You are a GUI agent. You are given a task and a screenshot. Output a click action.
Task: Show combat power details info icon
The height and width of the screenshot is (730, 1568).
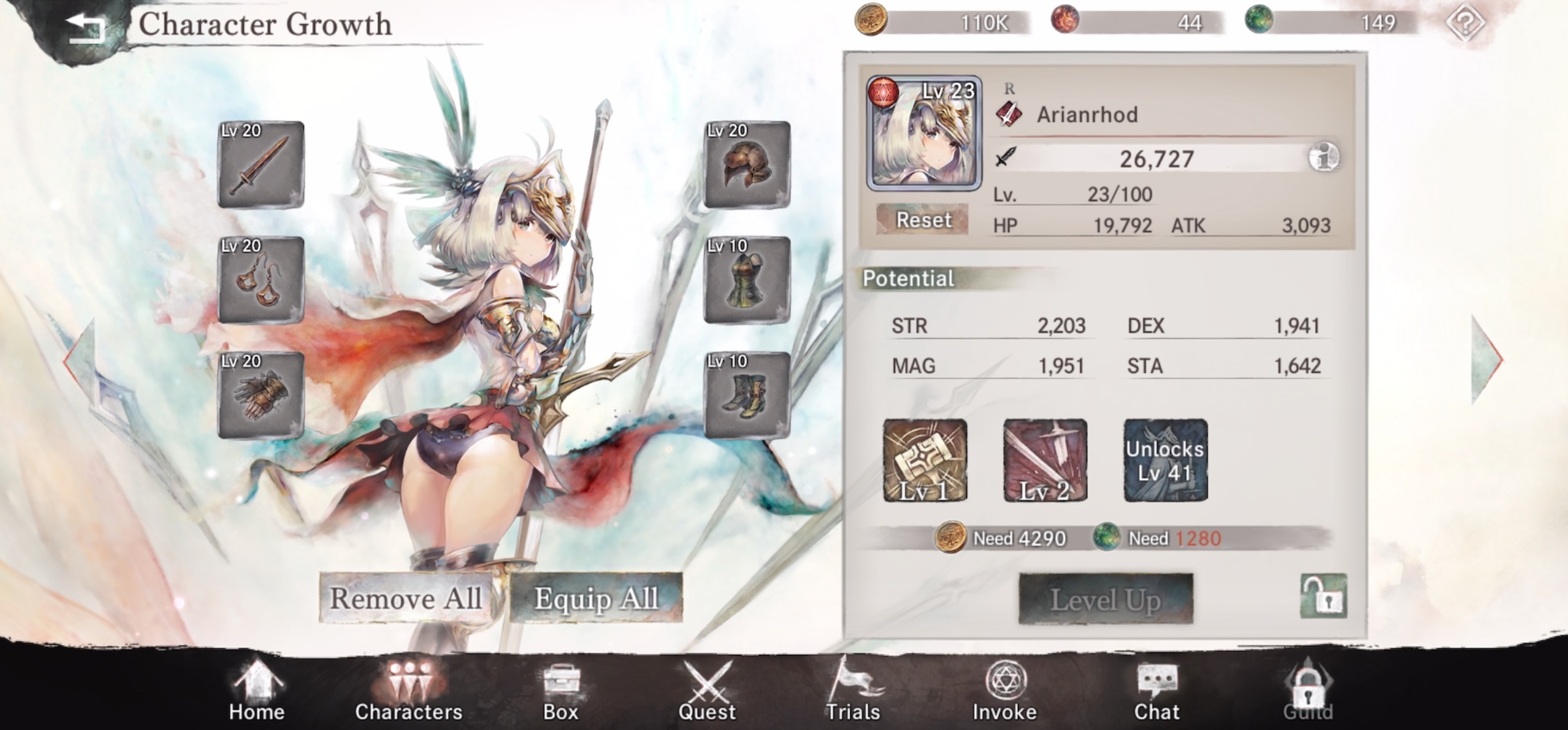(x=1324, y=157)
